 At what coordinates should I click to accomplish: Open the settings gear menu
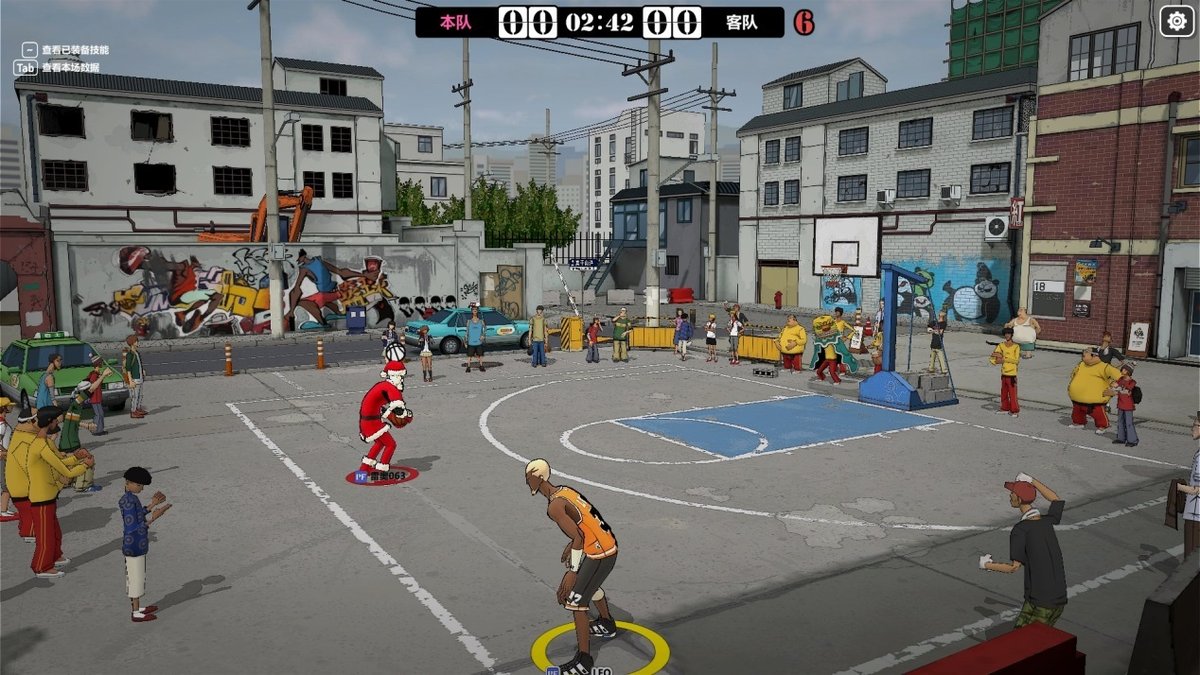pos(1177,21)
